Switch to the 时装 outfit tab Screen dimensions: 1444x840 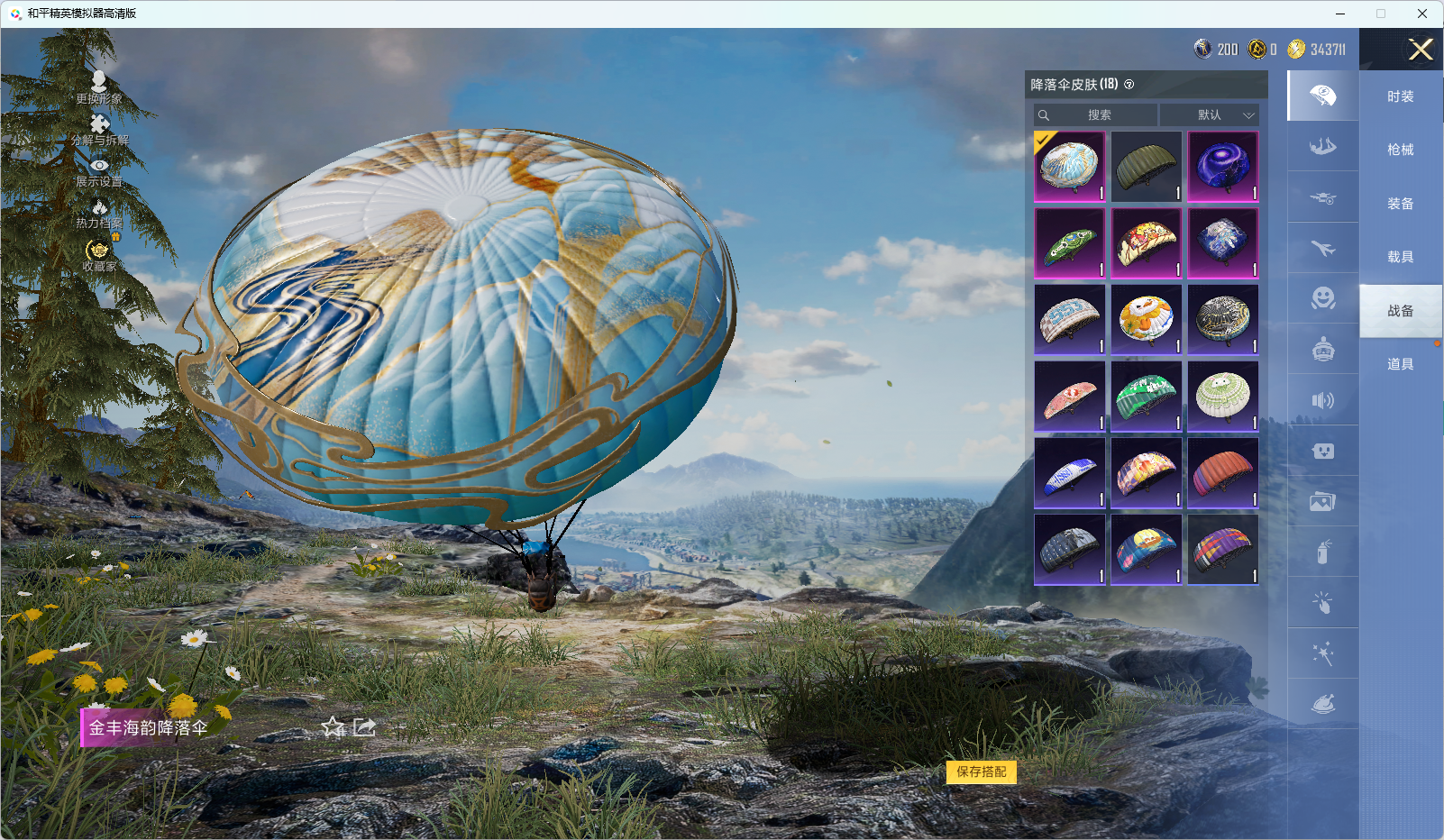(1400, 96)
